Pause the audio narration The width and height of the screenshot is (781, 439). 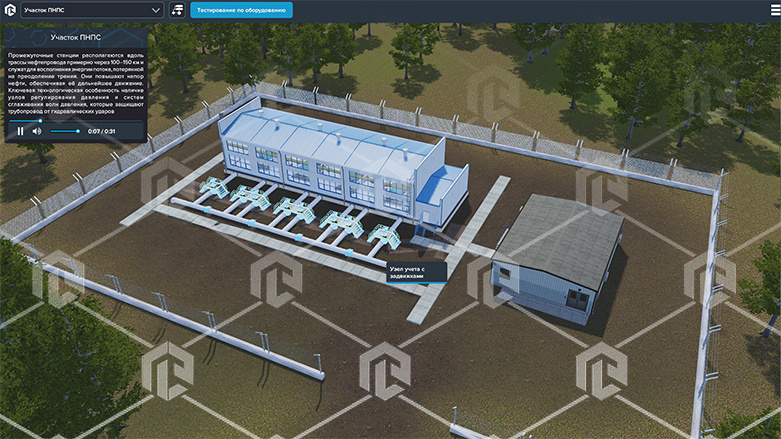(20, 131)
